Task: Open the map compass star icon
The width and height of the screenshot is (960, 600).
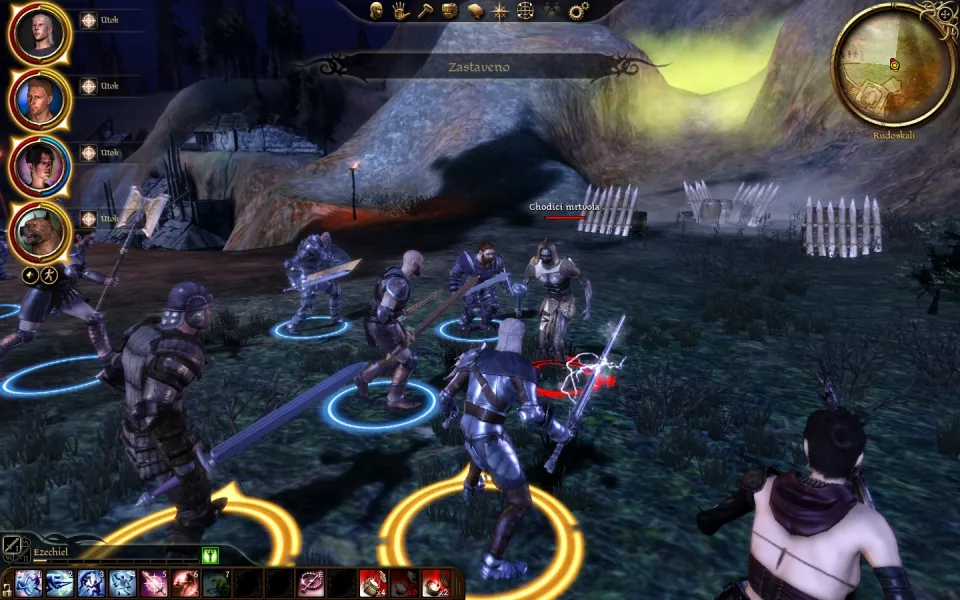Action: pos(500,11)
